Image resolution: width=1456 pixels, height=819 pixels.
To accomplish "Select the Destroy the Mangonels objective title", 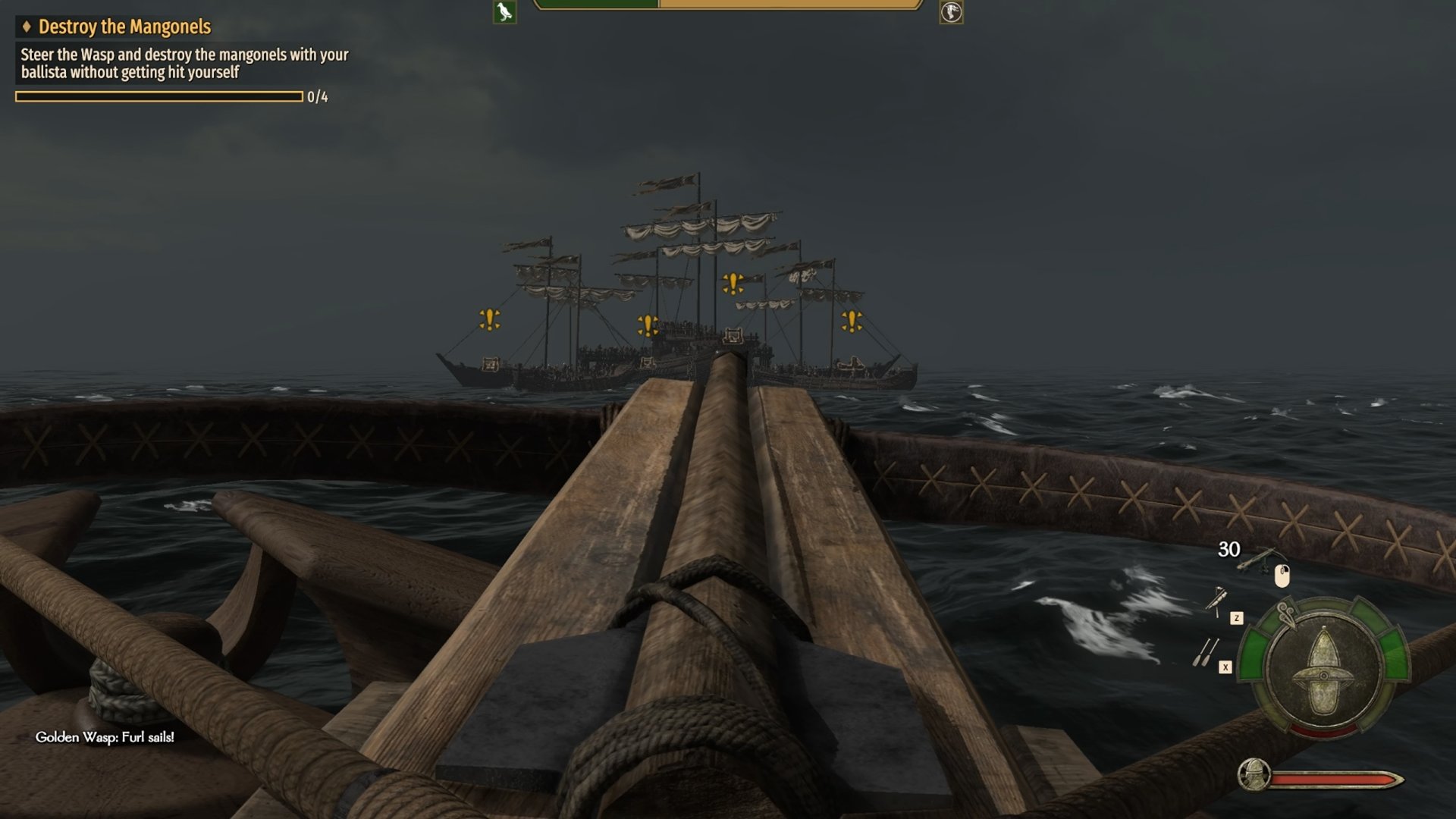I will 124,27.
